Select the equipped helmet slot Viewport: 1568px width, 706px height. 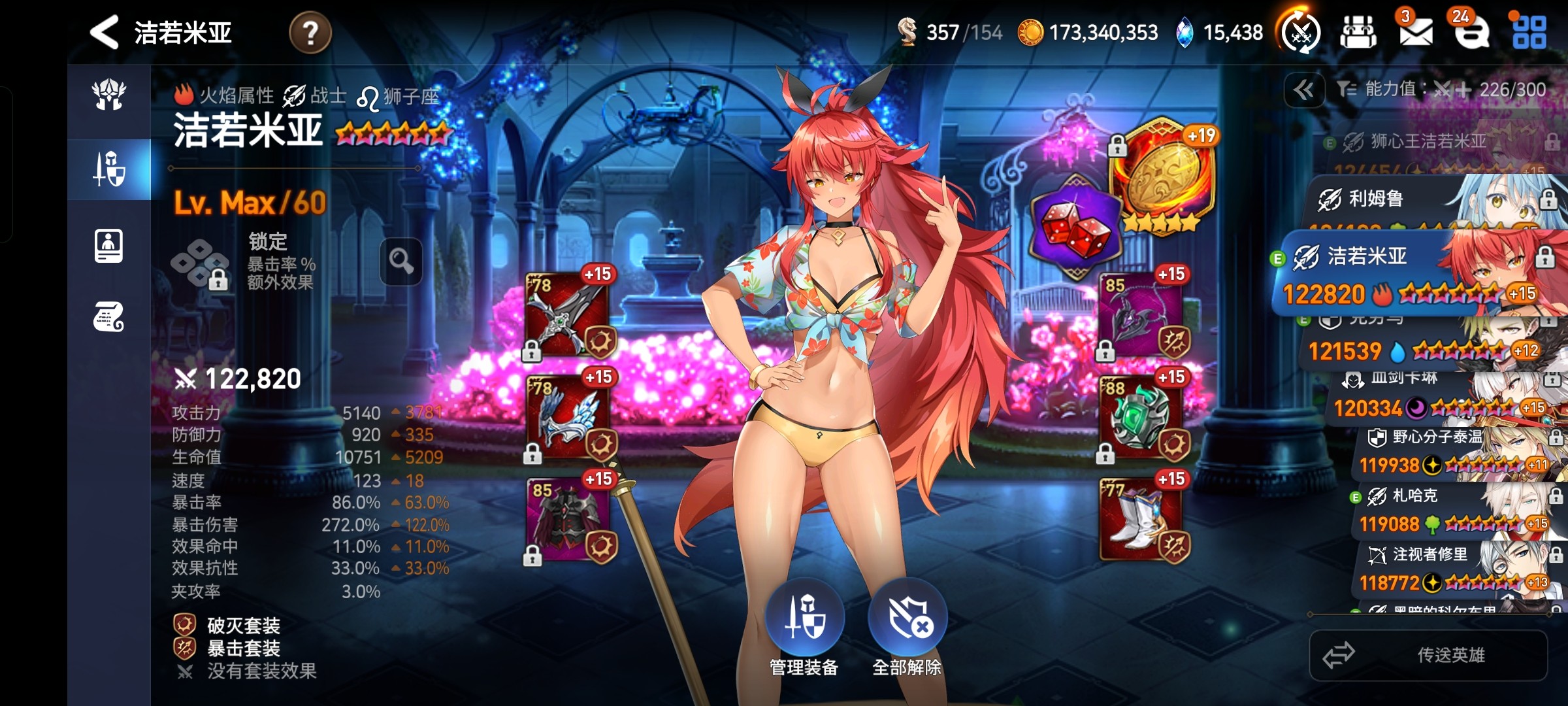click(x=568, y=416)
